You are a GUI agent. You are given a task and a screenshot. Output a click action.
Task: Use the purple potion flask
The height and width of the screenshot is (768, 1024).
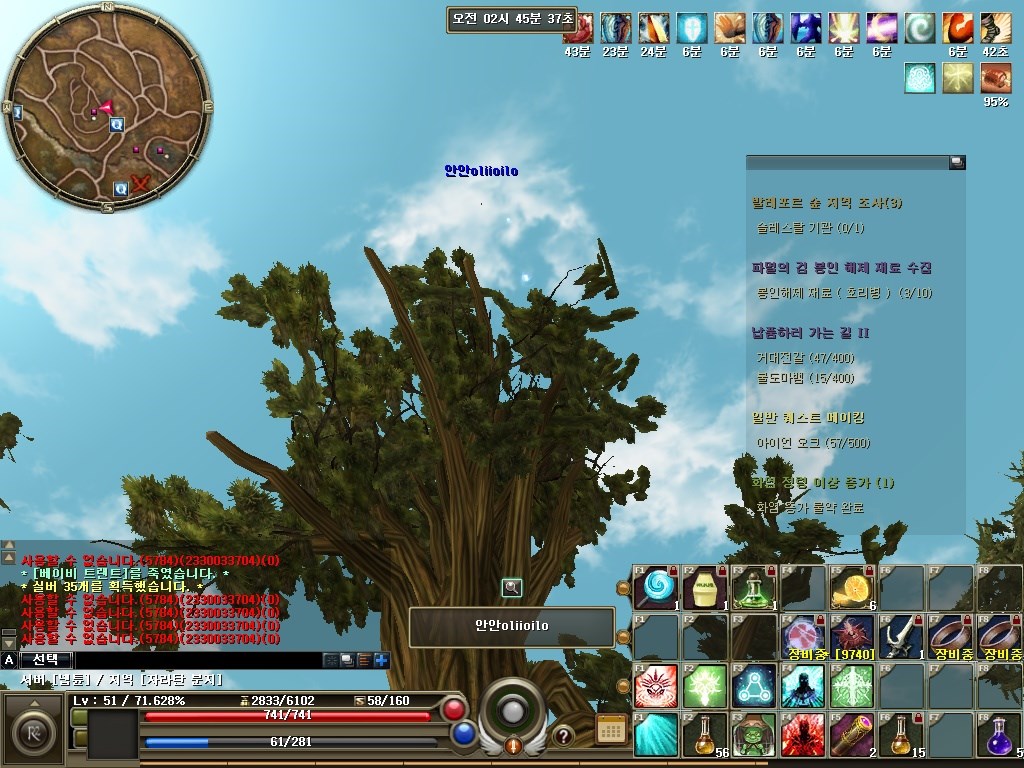coord(1000,734)
